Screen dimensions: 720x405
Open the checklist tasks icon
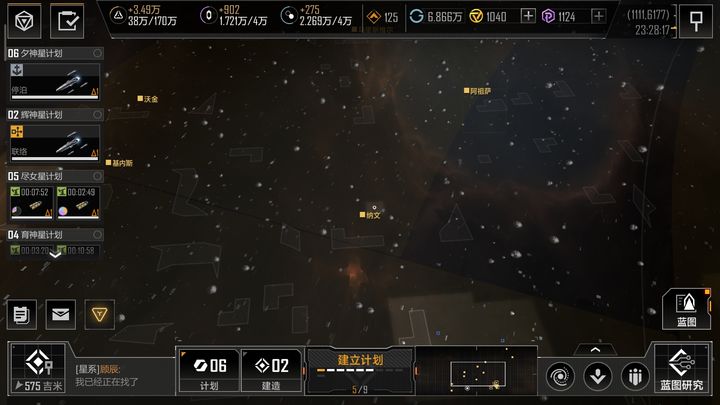tap(68, 19)
